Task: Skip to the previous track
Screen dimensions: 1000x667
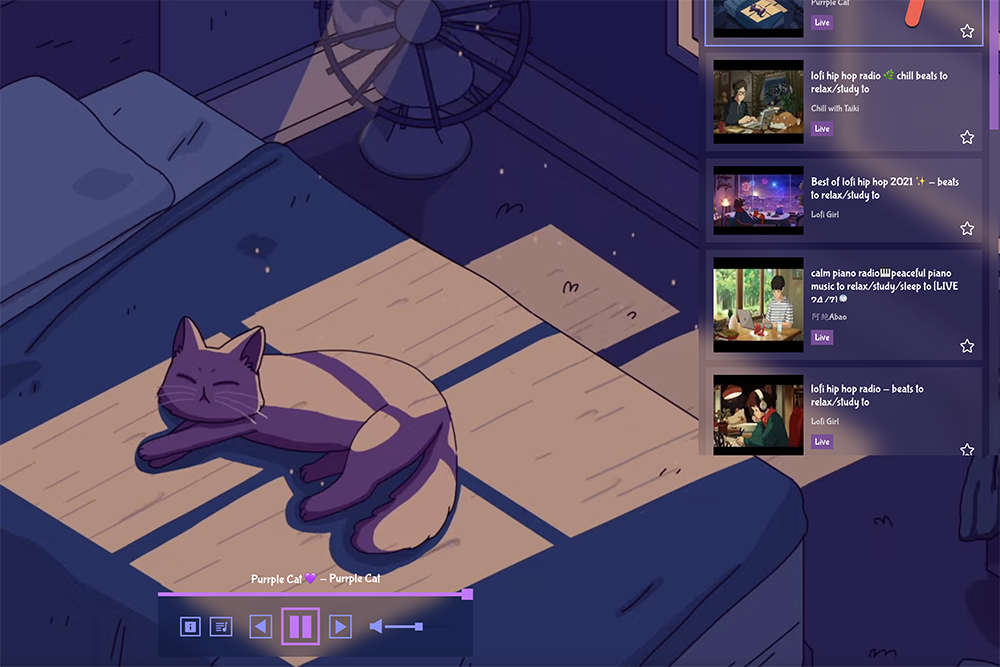Action: pyautogui.click(x=260, y=627)
